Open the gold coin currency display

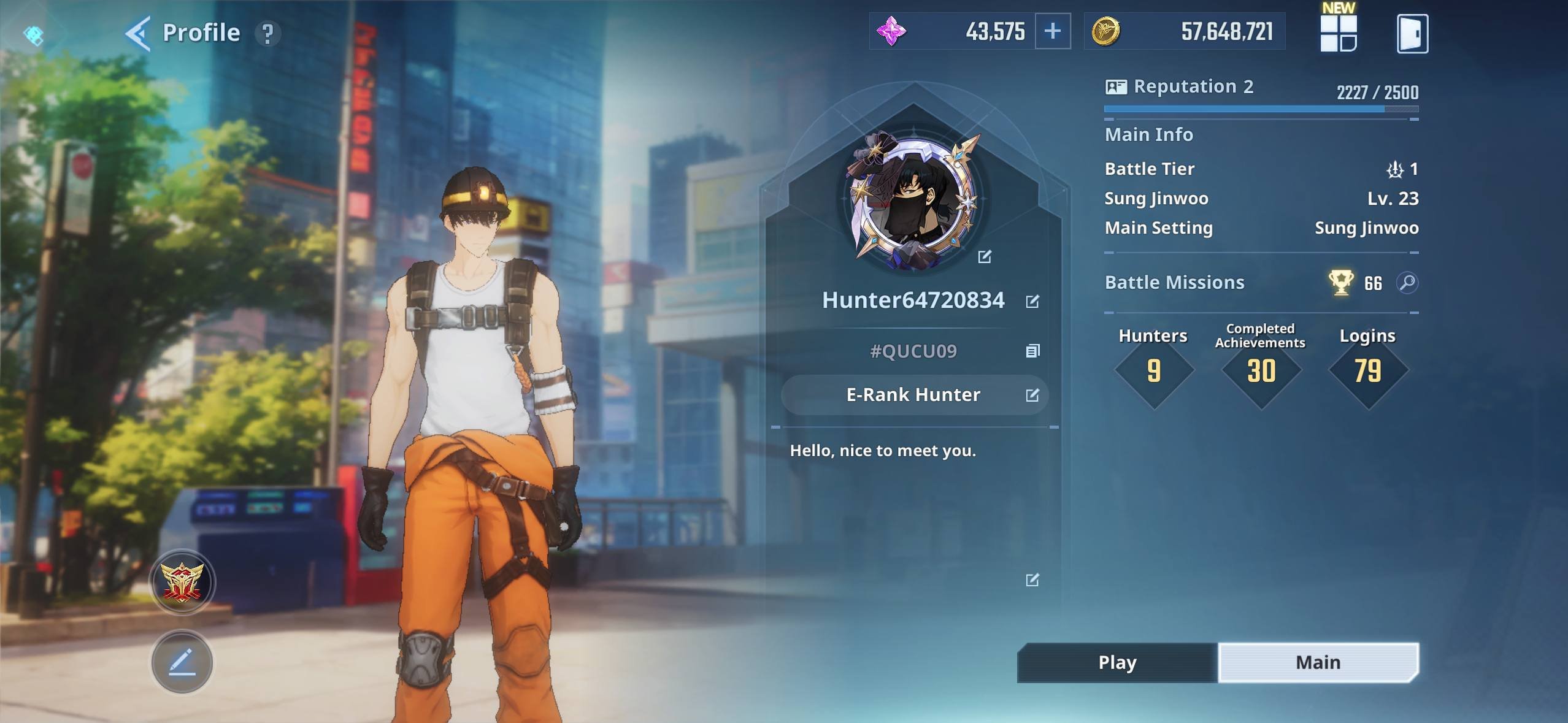1184,31
